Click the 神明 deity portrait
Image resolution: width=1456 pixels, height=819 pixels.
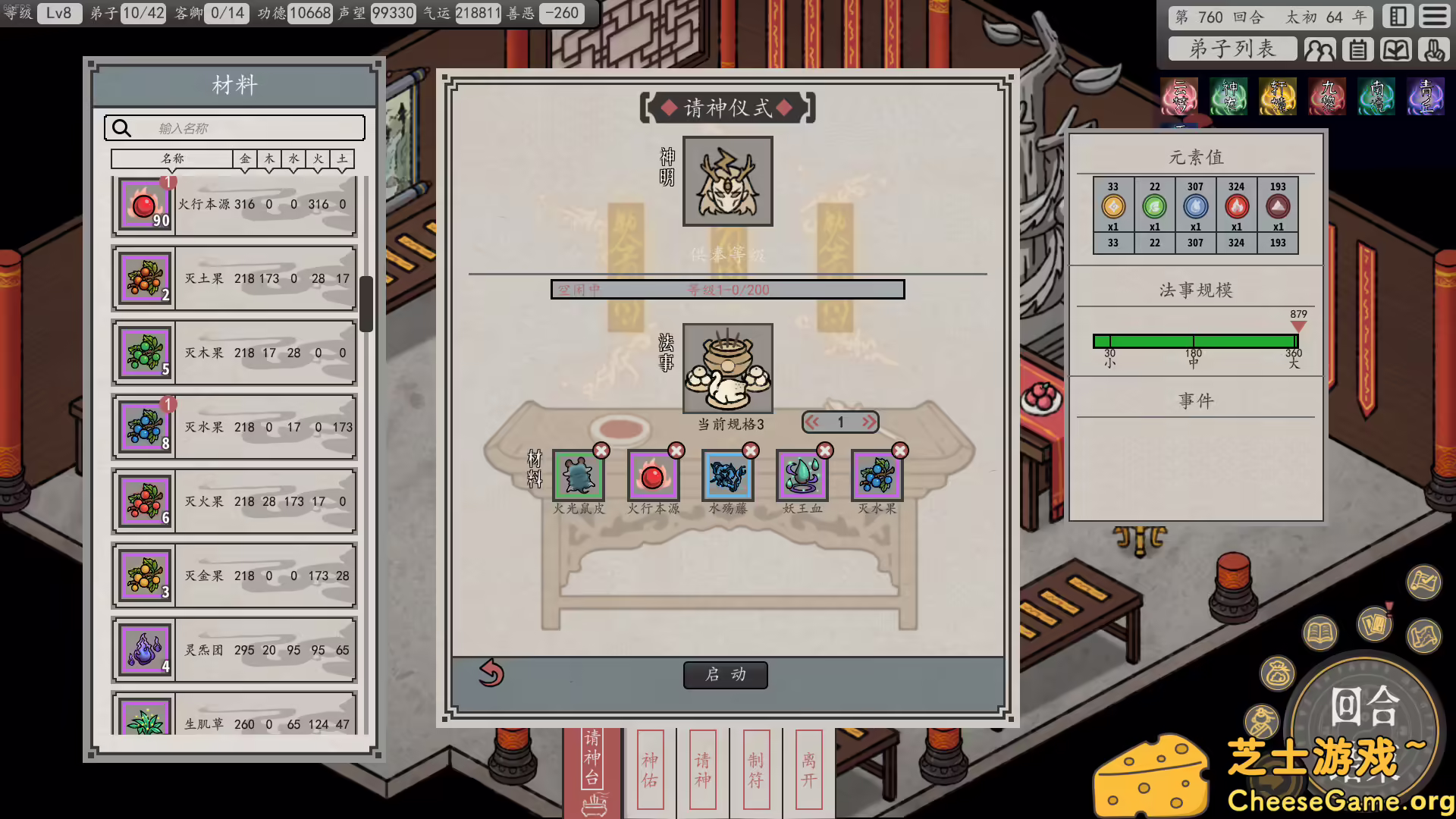pos(726,180)
